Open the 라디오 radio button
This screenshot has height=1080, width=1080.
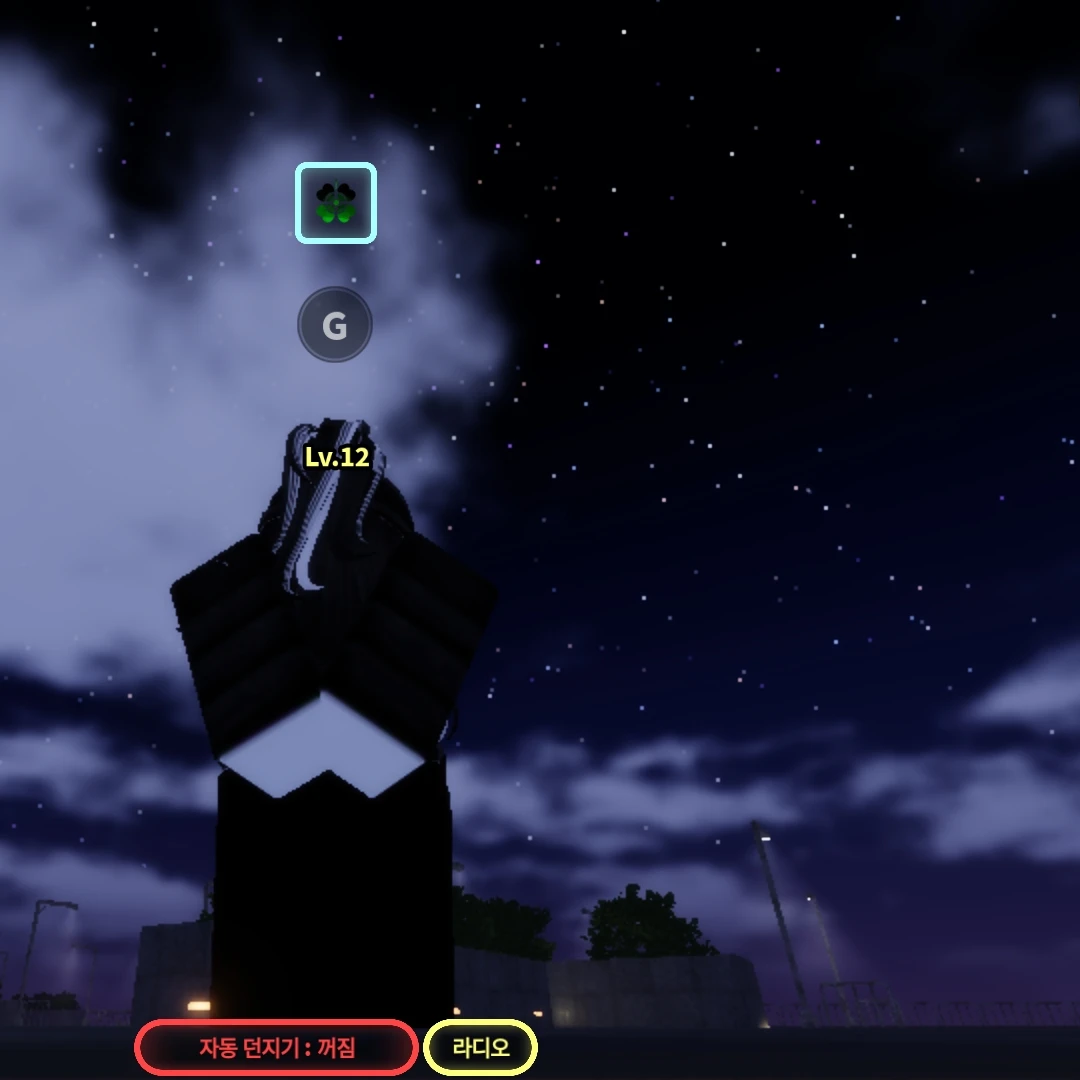[481, 1048]
